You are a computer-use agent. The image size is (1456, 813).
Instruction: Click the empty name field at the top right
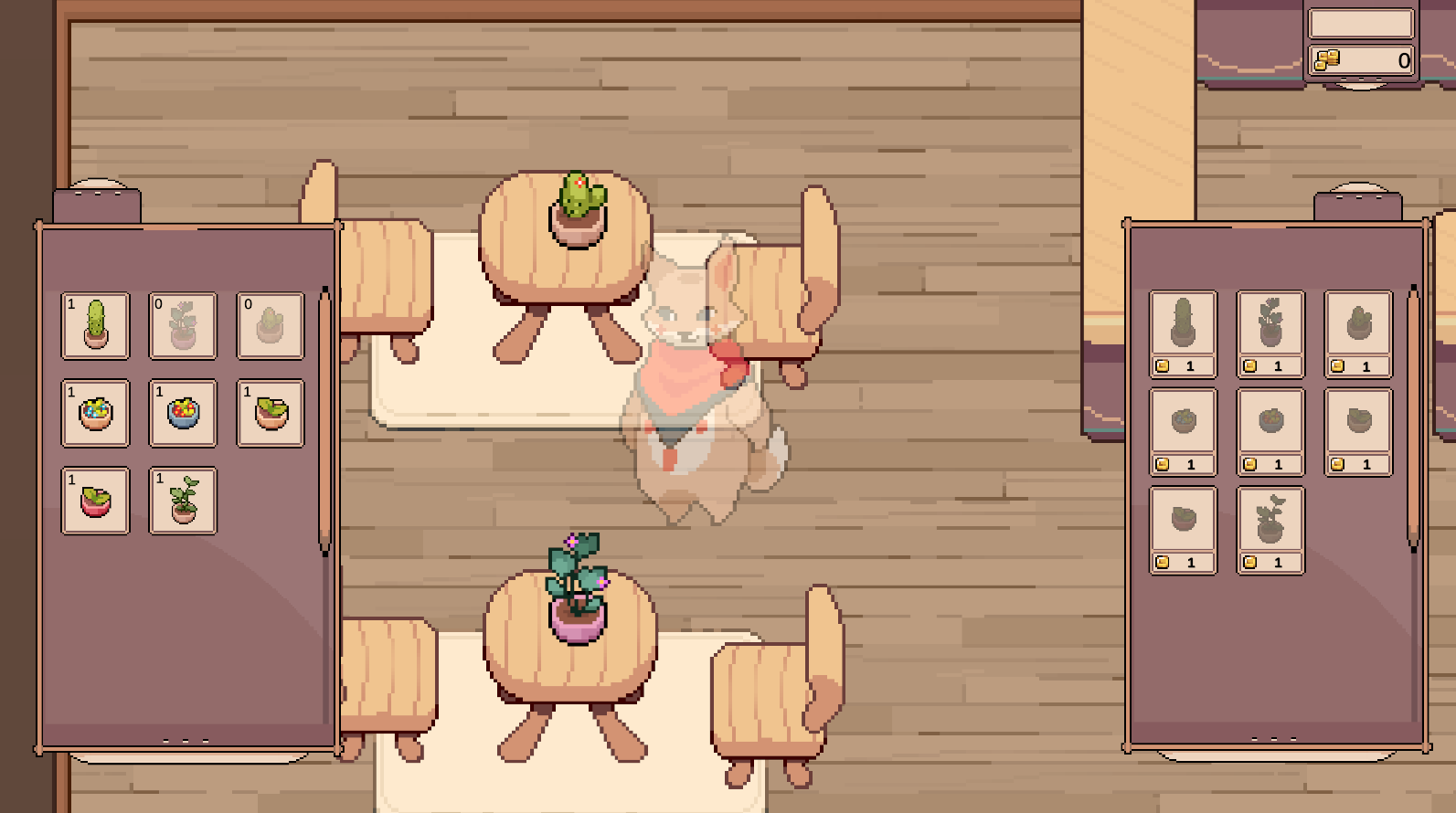(1360, 23)
